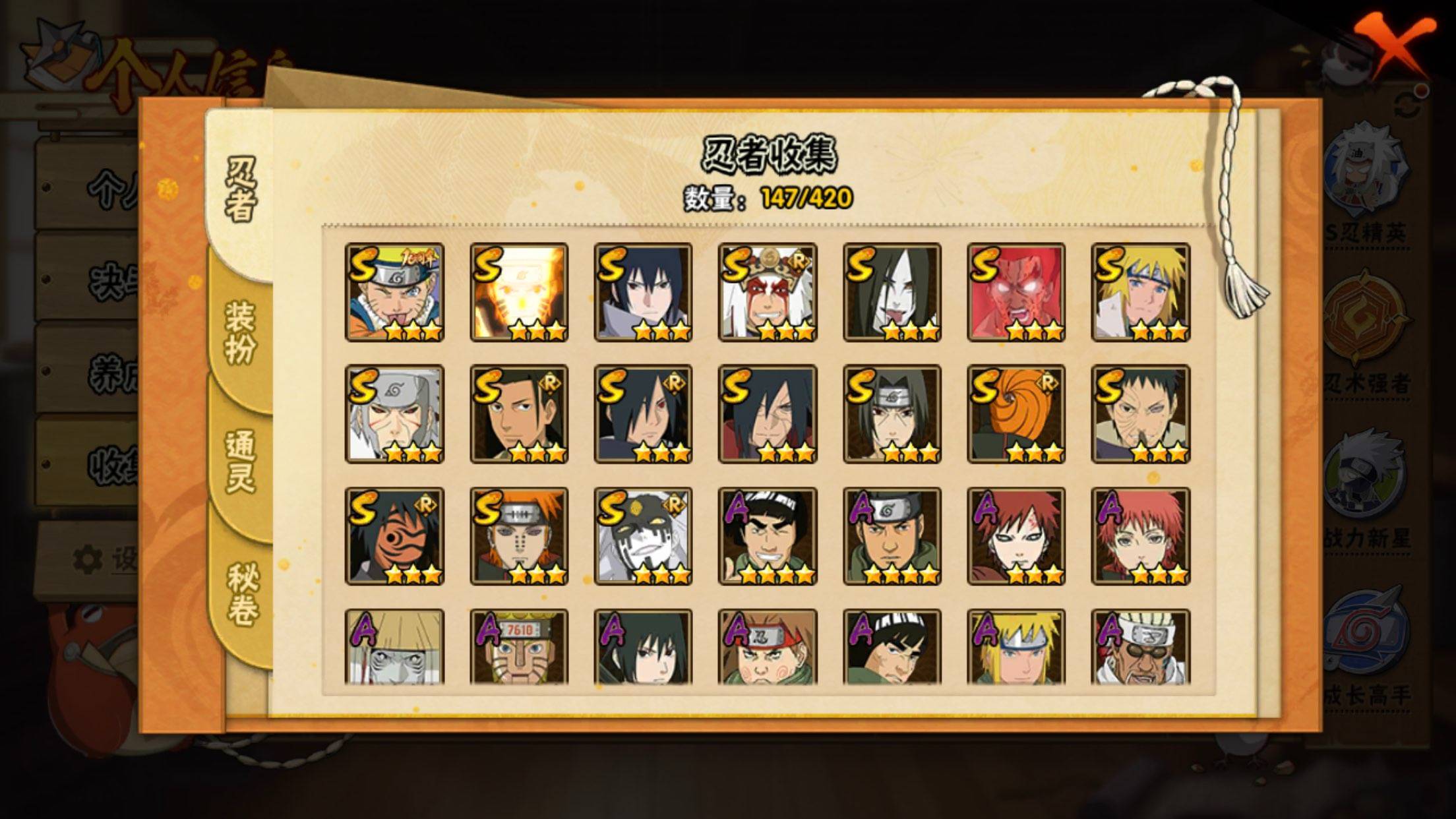The height and width of the screenshot is (819, 1456).
Task: Pick the A-rank Gaara card
Action: 1016,536
